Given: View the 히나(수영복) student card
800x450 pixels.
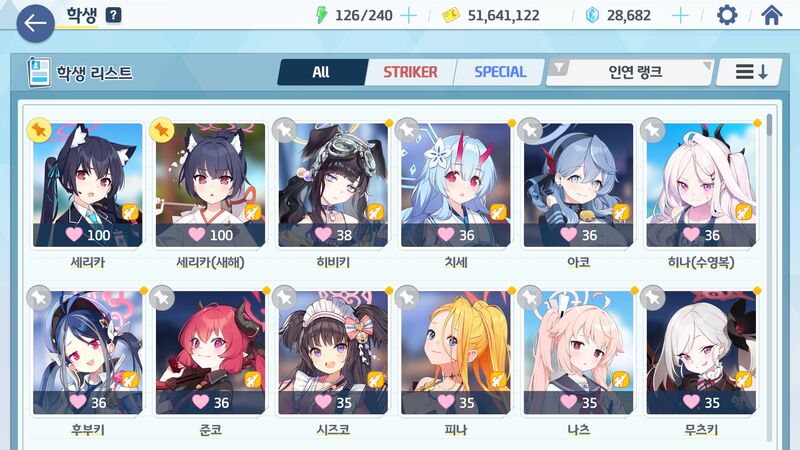Looking at the screenshot, I should pos(701,185).
